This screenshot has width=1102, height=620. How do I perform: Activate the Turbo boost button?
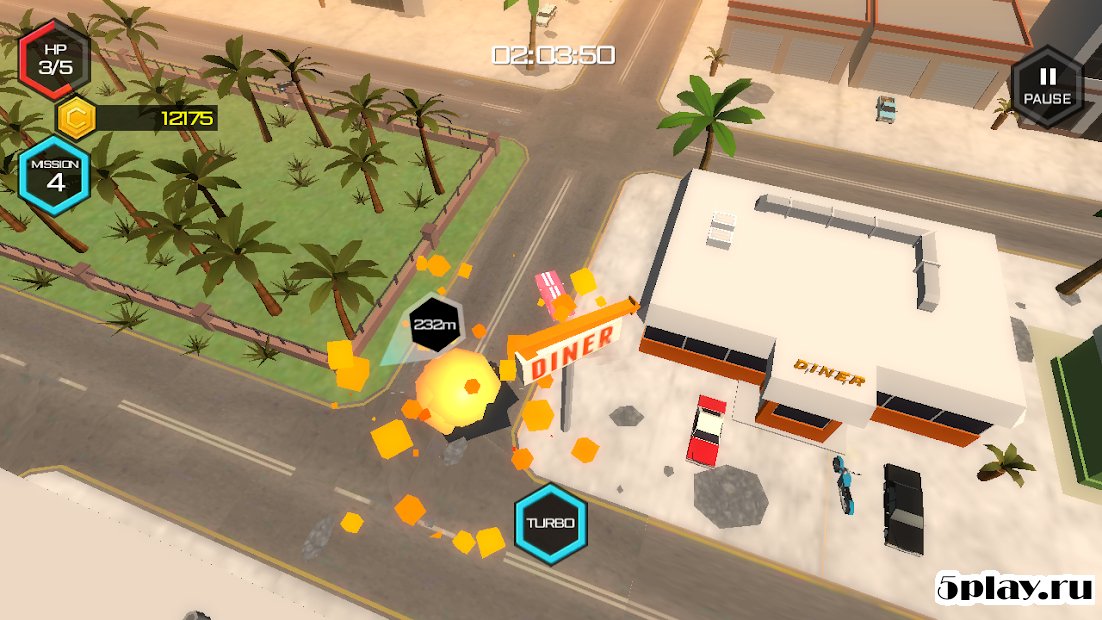[550, 524]
